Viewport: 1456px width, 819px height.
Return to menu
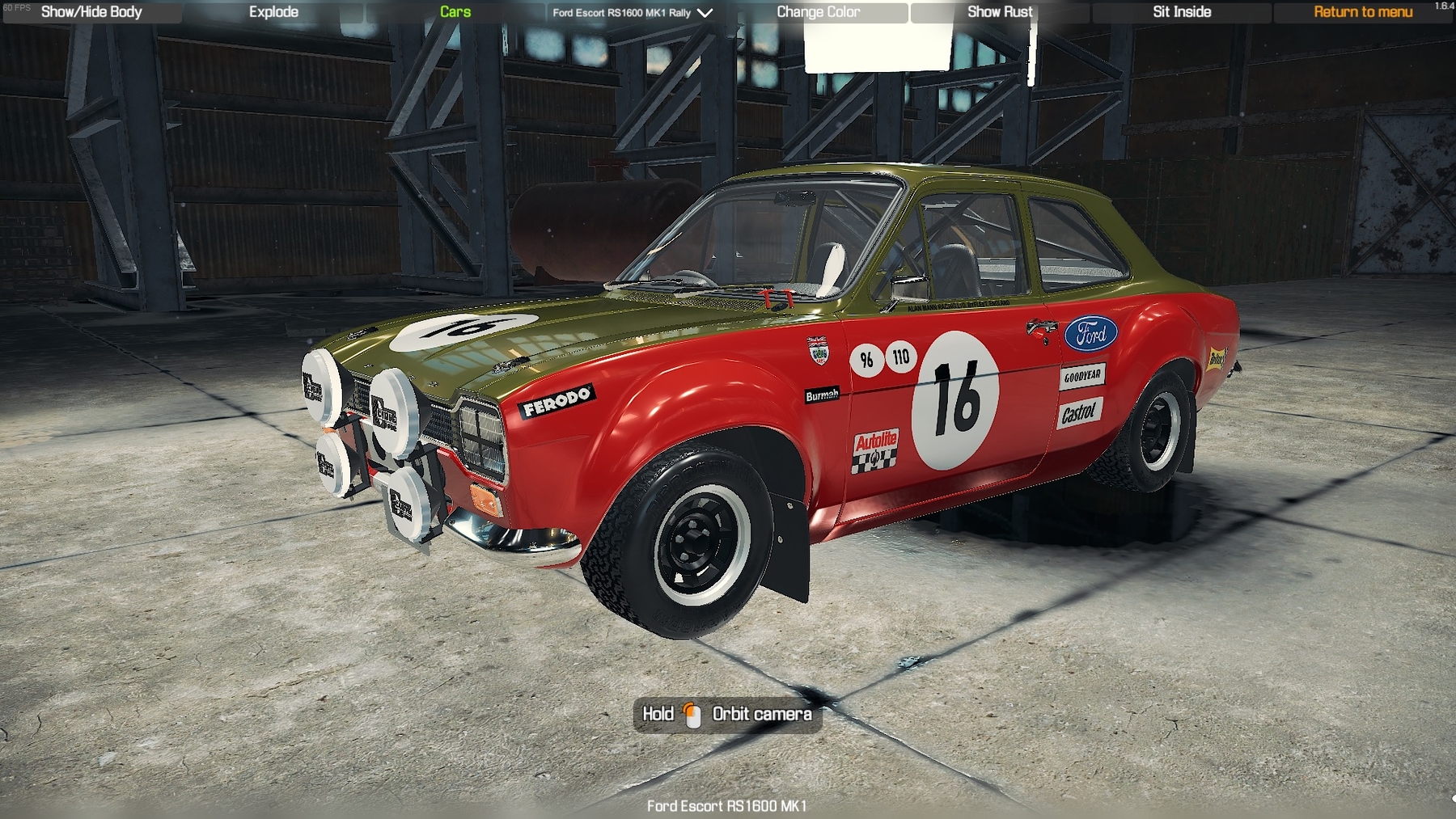[1363, 12]
